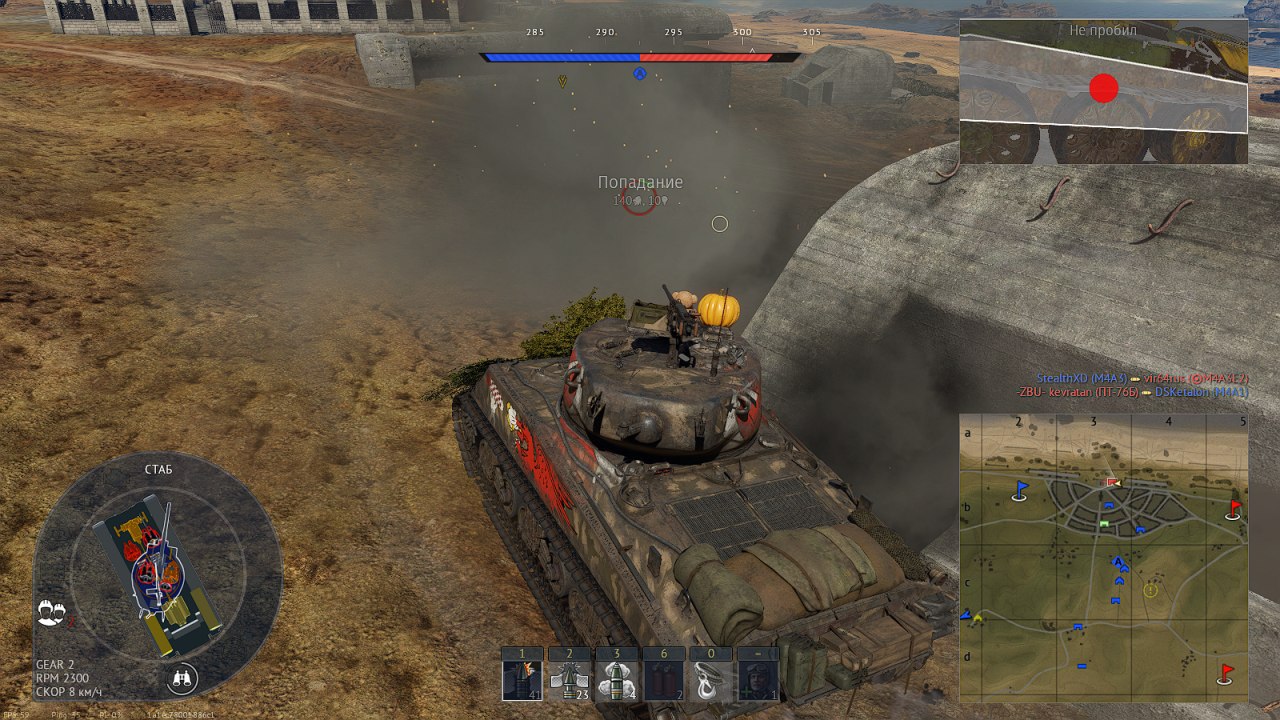Screen dimensions: 1280x720
Task: Click the hit camera "Не пробил" panel
Action: coord(1103,91)
